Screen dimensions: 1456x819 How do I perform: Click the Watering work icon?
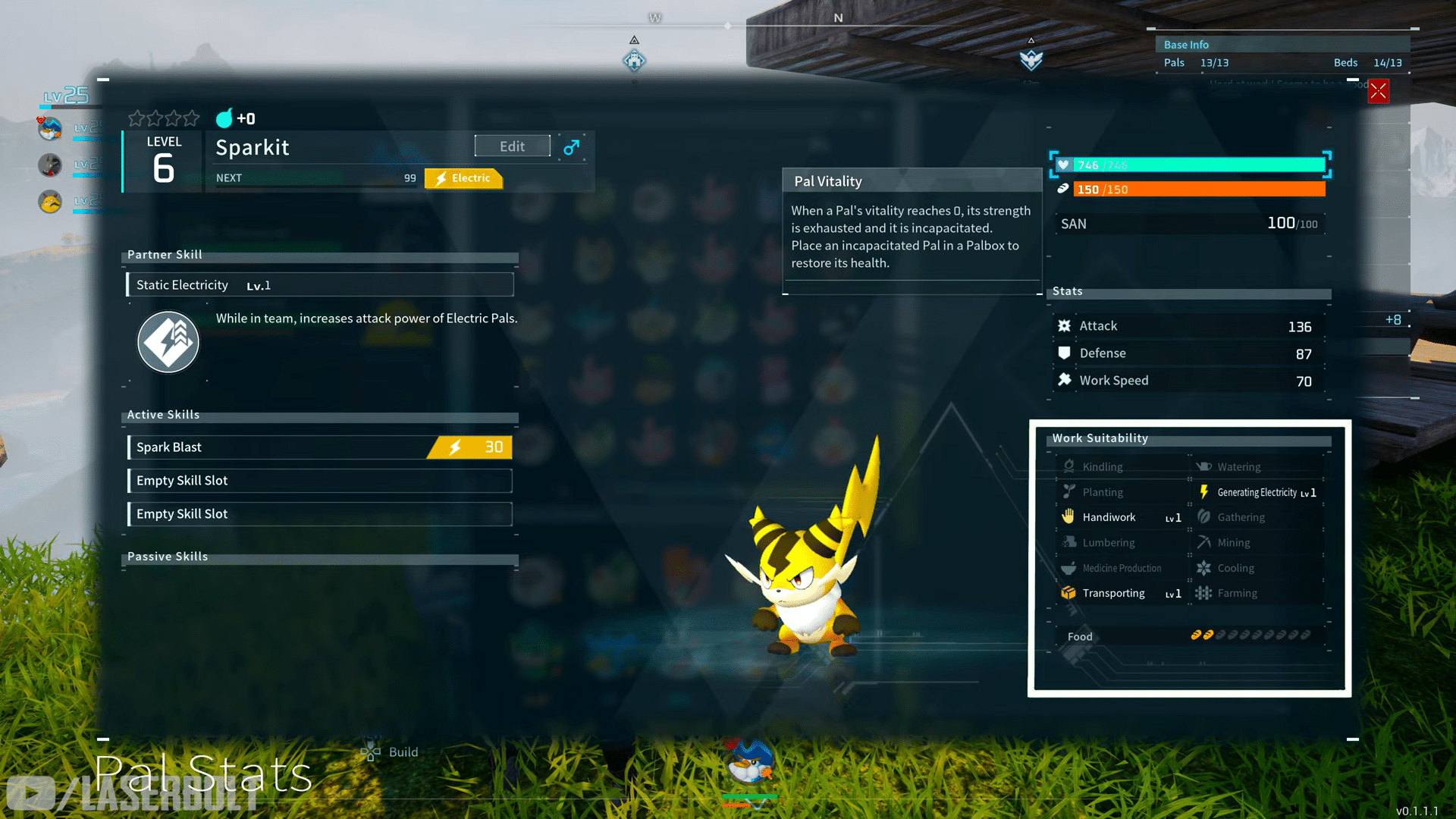click(x=1204, y=466)
